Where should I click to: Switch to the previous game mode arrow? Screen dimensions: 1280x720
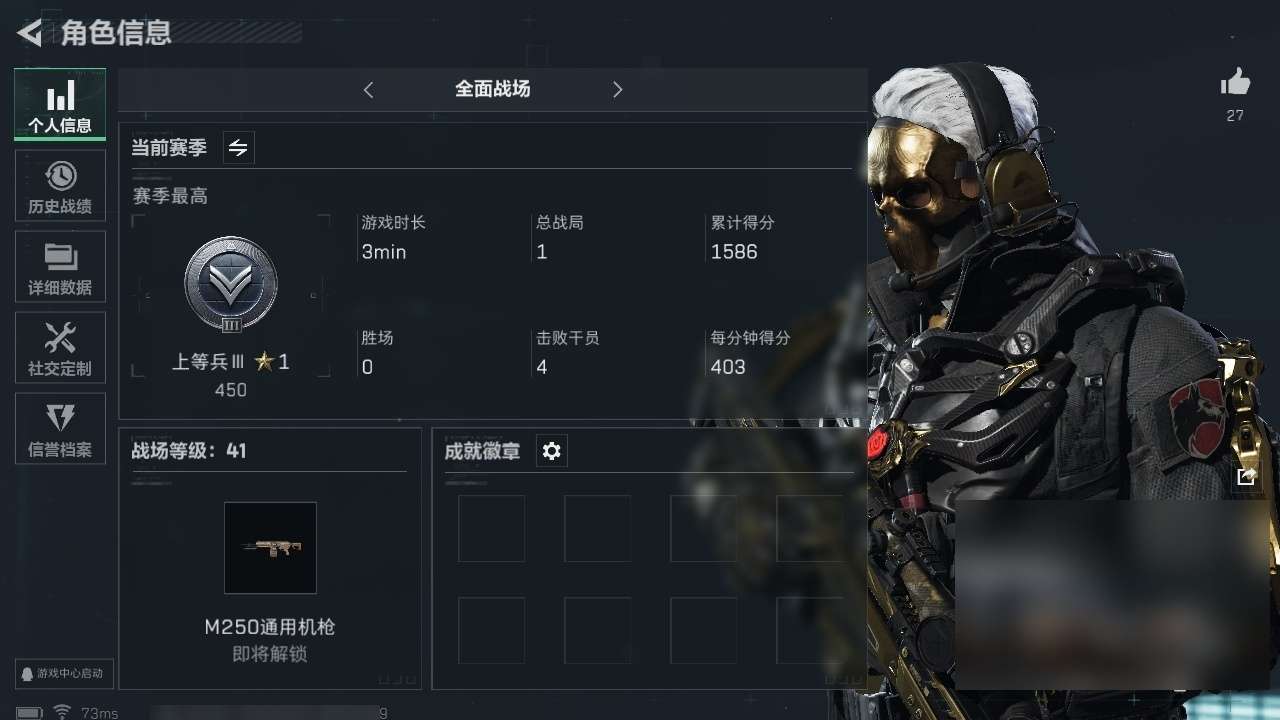coord(368,90)
